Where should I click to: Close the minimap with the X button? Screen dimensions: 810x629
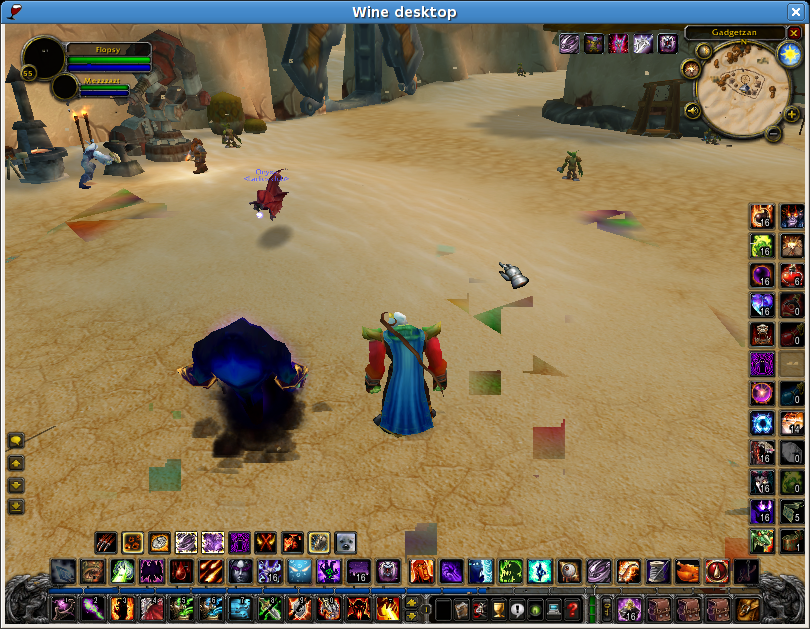[x=795, y=33]
